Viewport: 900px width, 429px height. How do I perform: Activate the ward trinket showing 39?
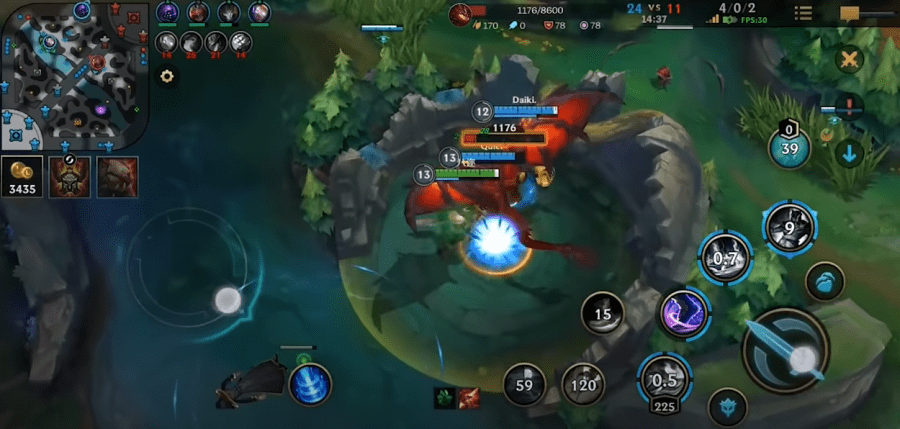pyautogui.click(x=789, y=149)
